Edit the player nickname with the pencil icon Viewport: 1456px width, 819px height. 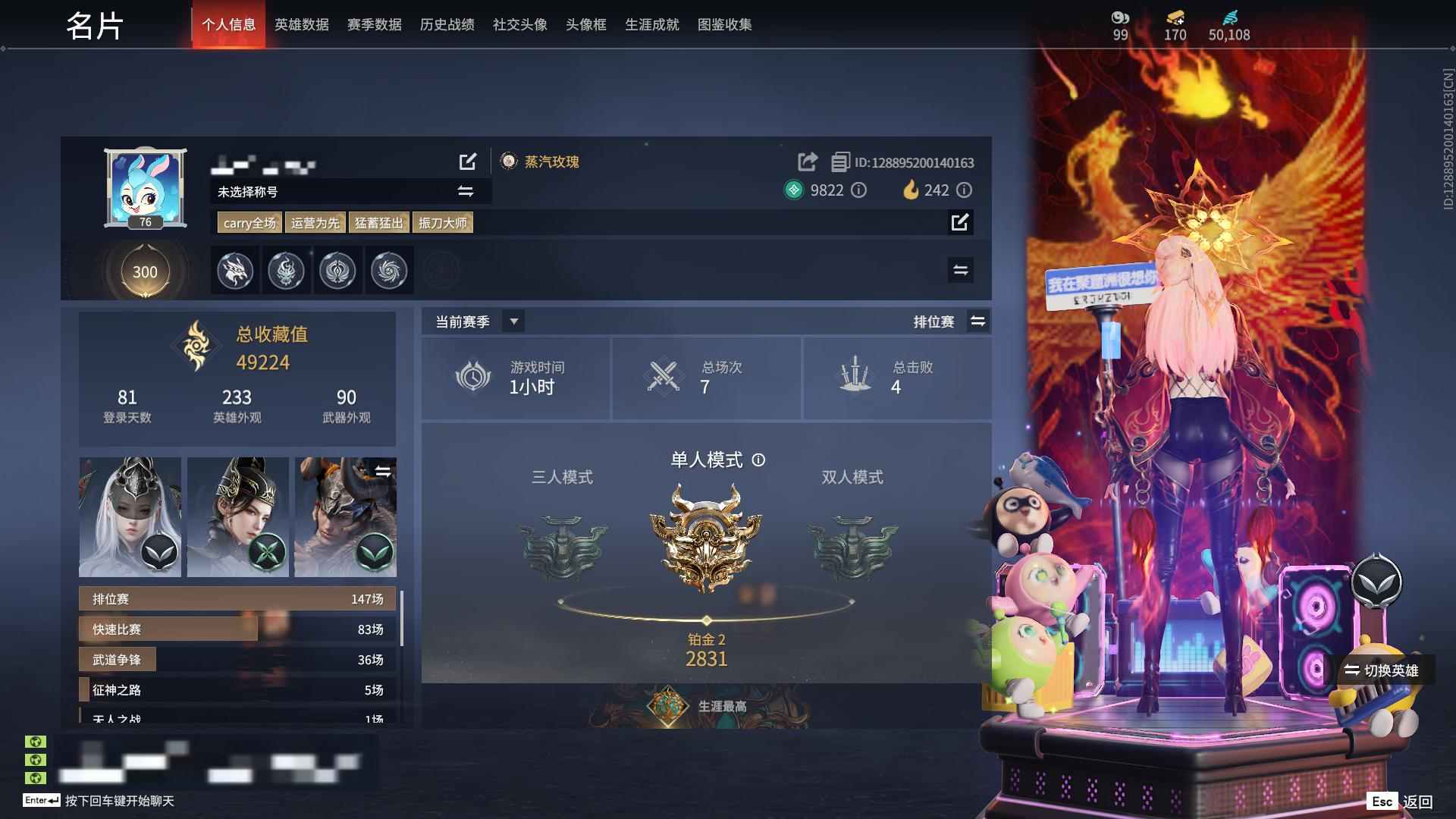tap(469, 162)
